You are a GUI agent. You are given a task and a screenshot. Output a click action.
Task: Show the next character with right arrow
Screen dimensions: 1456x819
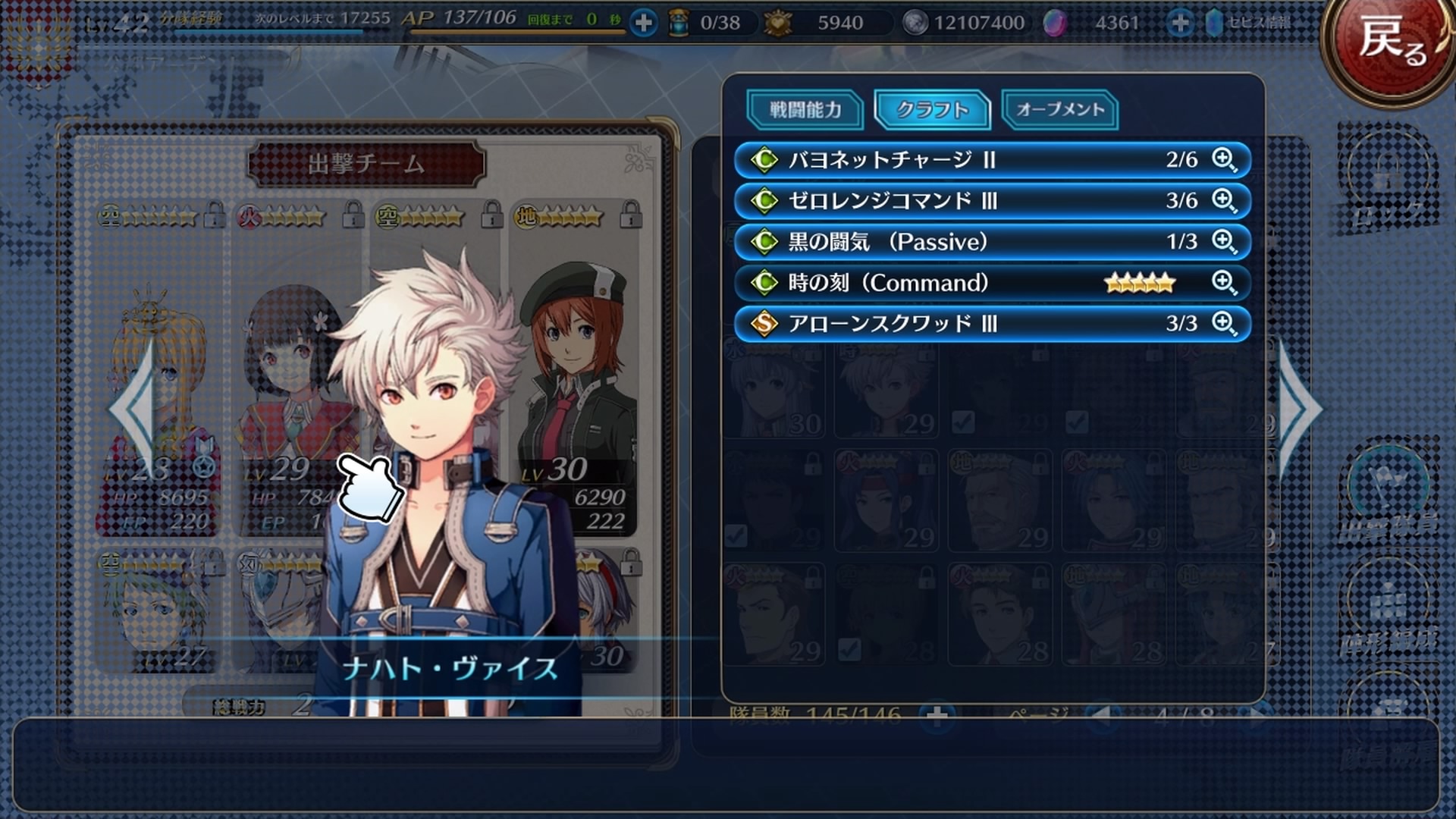(1300, 409)
